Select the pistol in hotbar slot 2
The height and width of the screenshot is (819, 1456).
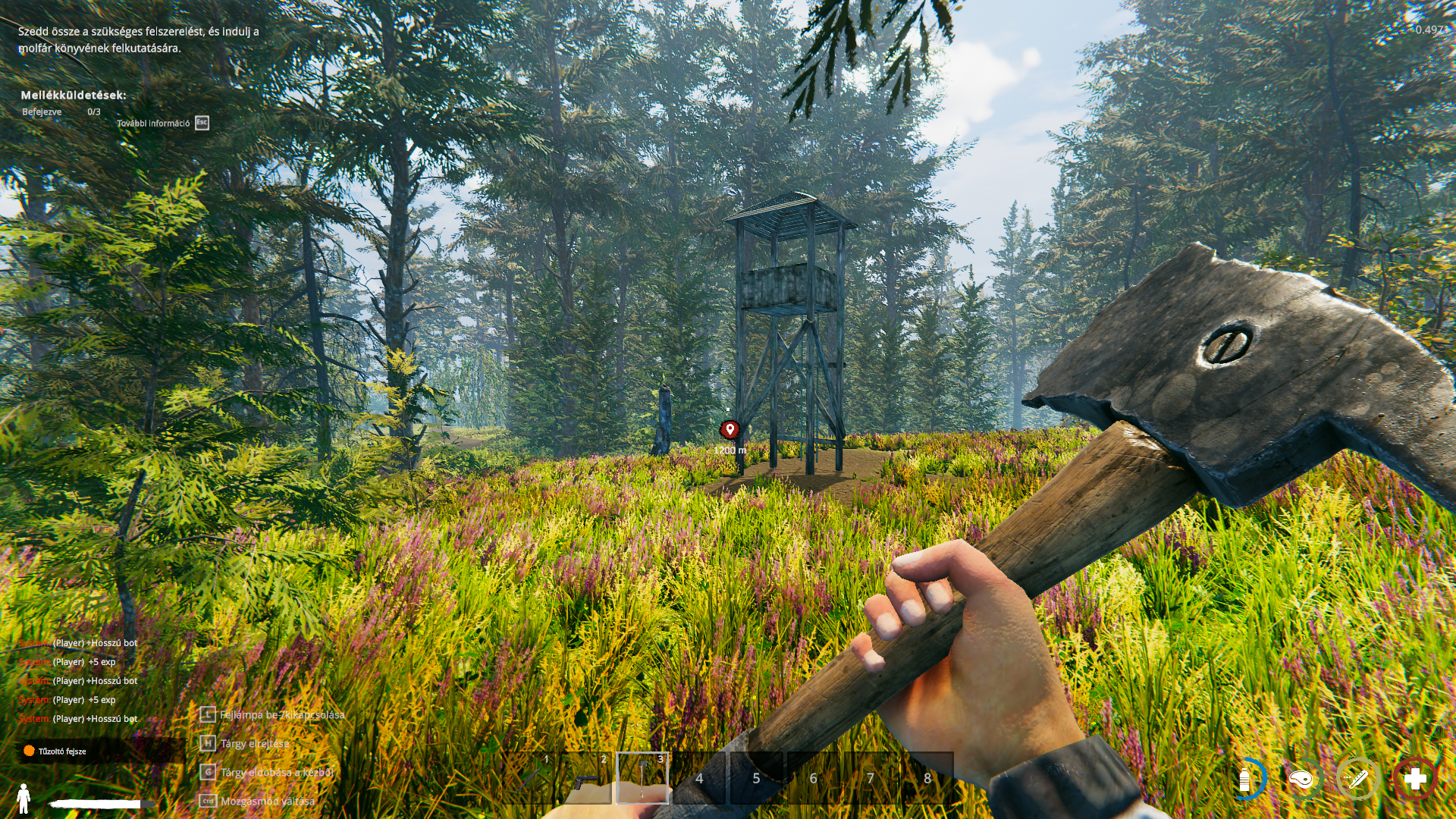click(x=585, y=778)
